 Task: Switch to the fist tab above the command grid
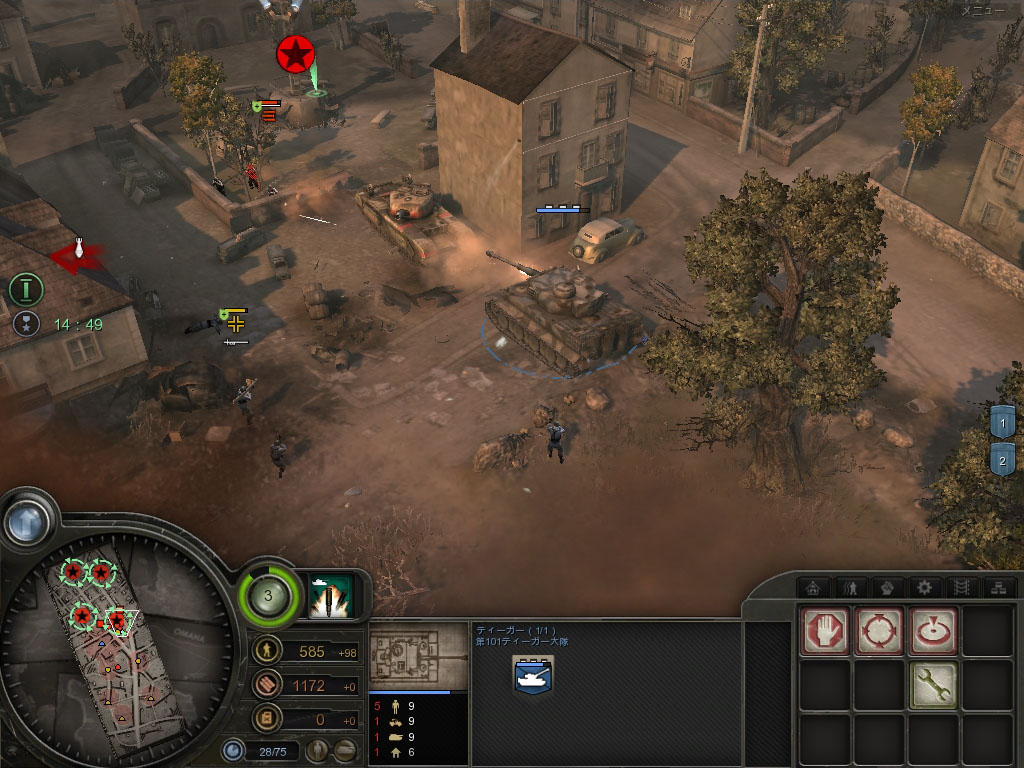[x=887, y=588]
